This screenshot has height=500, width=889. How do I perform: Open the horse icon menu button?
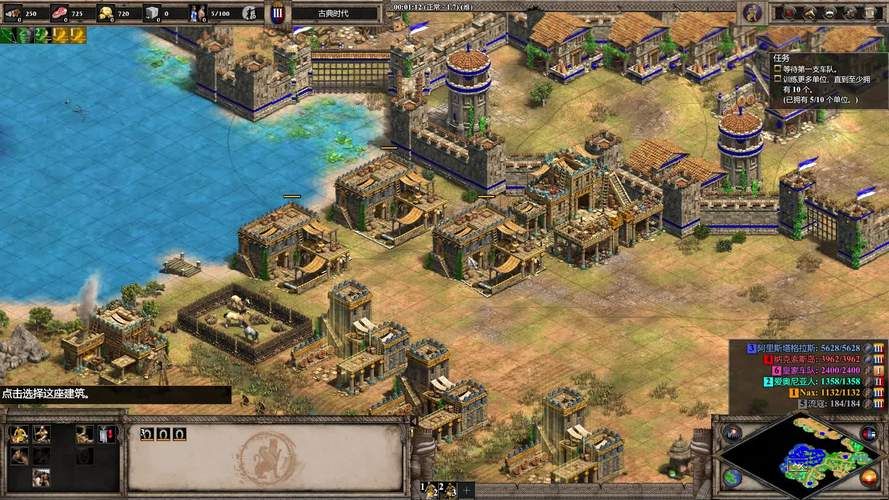[x=809, y=13]
